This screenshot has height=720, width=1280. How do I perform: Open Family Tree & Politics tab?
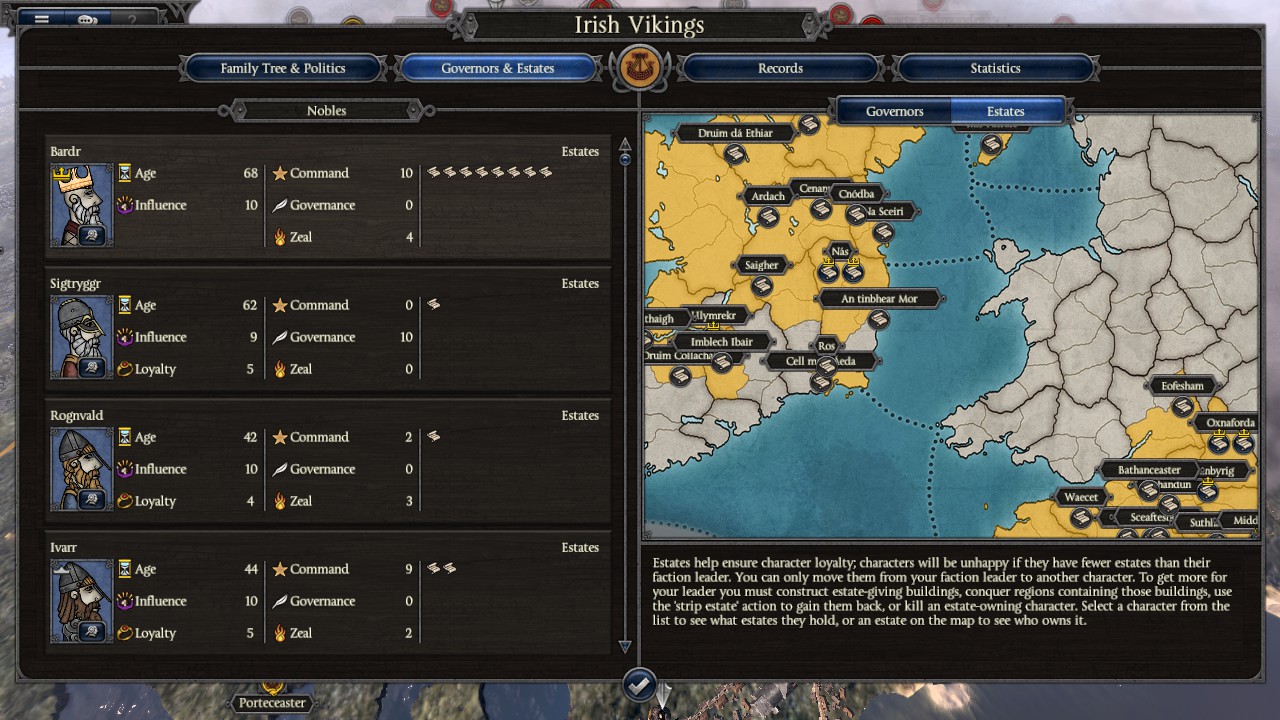pyautogui.click(x=283, y=68)
